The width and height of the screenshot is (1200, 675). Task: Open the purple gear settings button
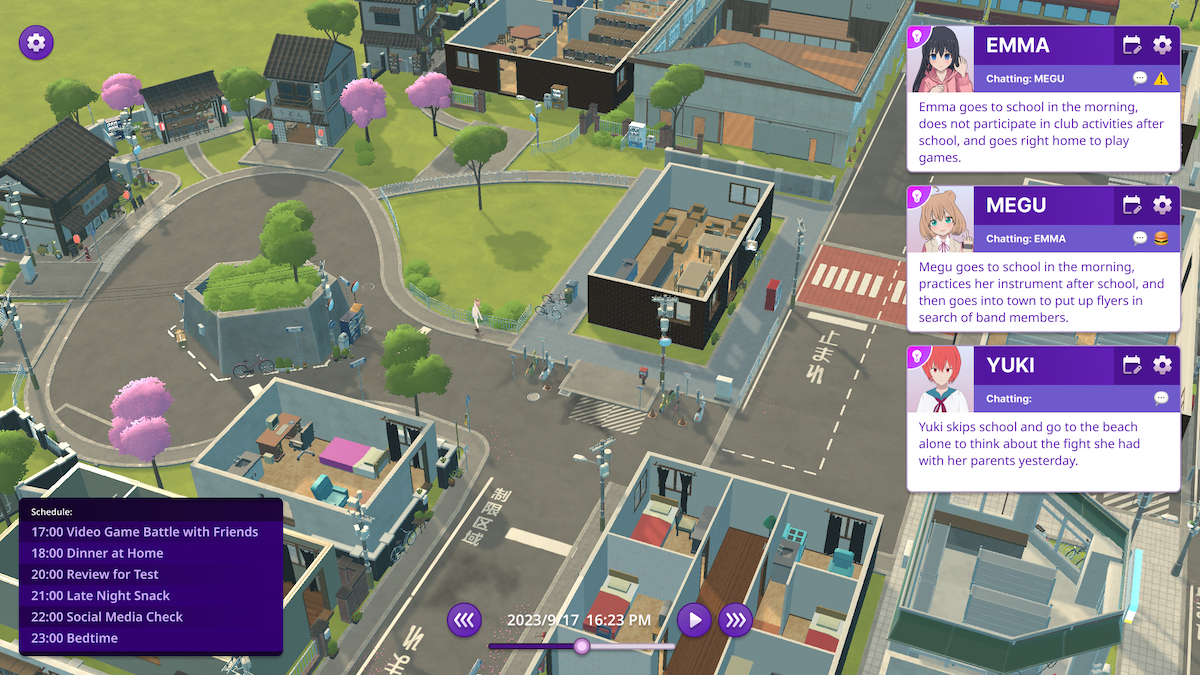(37, 42)
